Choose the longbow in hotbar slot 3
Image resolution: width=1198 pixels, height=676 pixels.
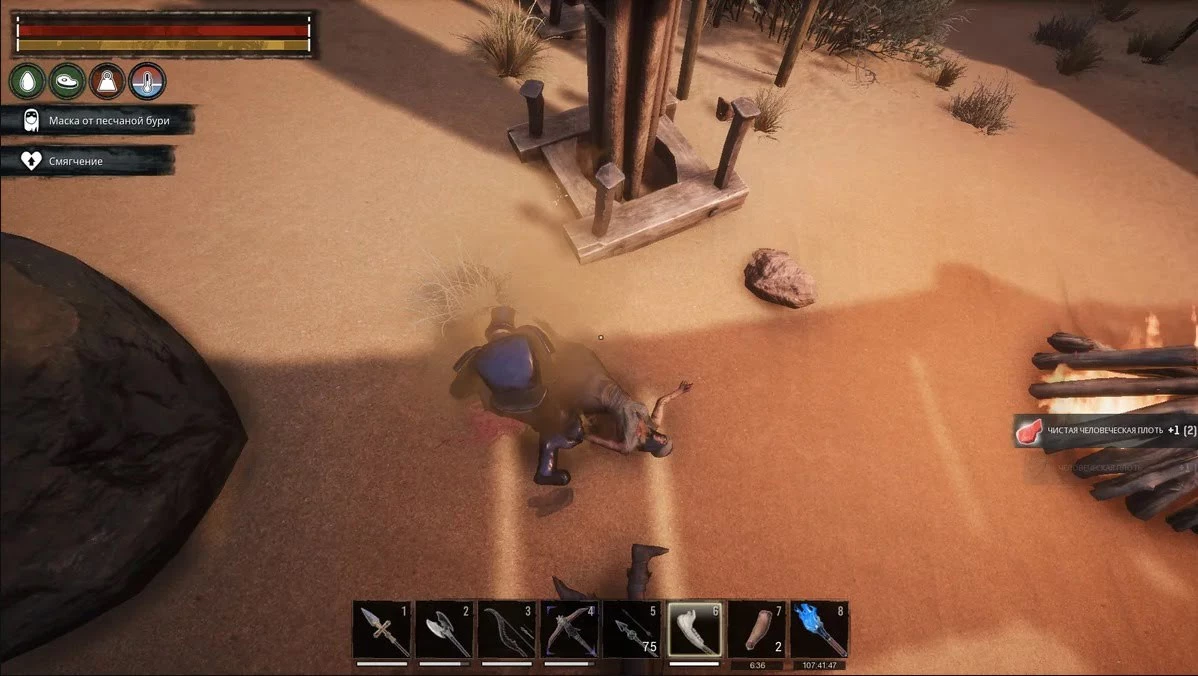coord(507,629)
